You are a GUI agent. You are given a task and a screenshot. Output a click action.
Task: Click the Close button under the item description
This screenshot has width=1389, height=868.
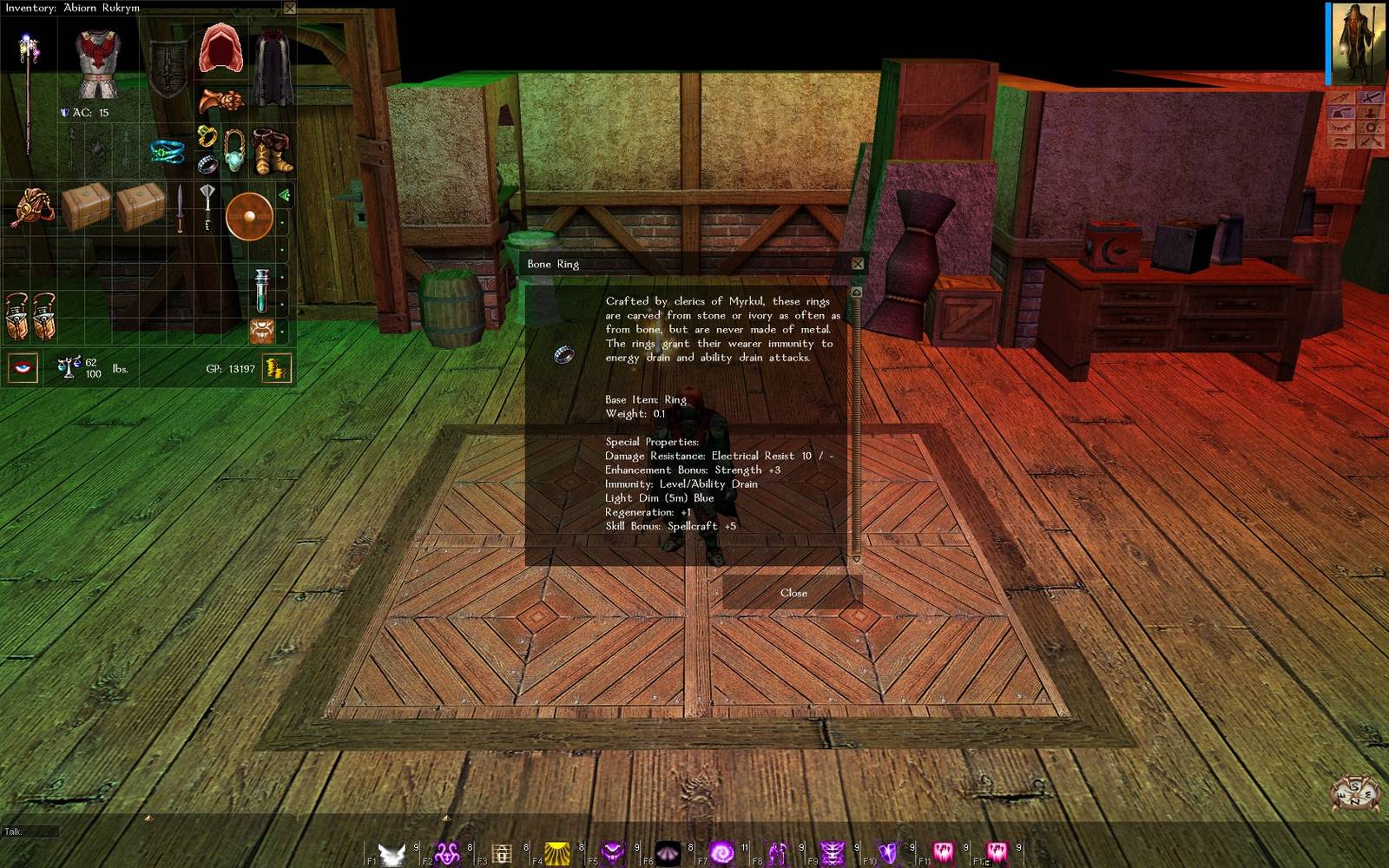tap(793, 593)
